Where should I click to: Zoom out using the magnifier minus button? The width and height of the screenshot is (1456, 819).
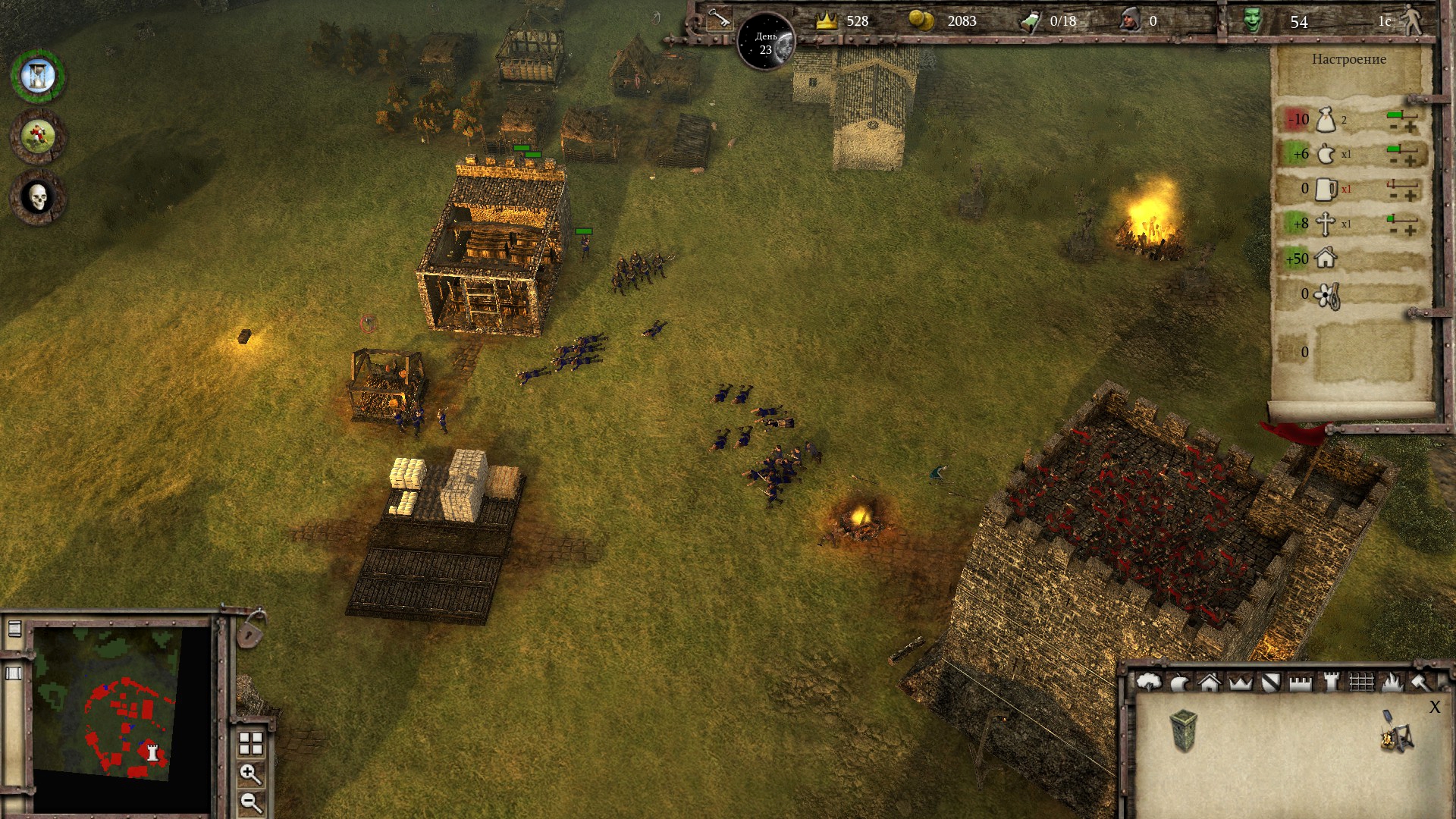(250, 802)
